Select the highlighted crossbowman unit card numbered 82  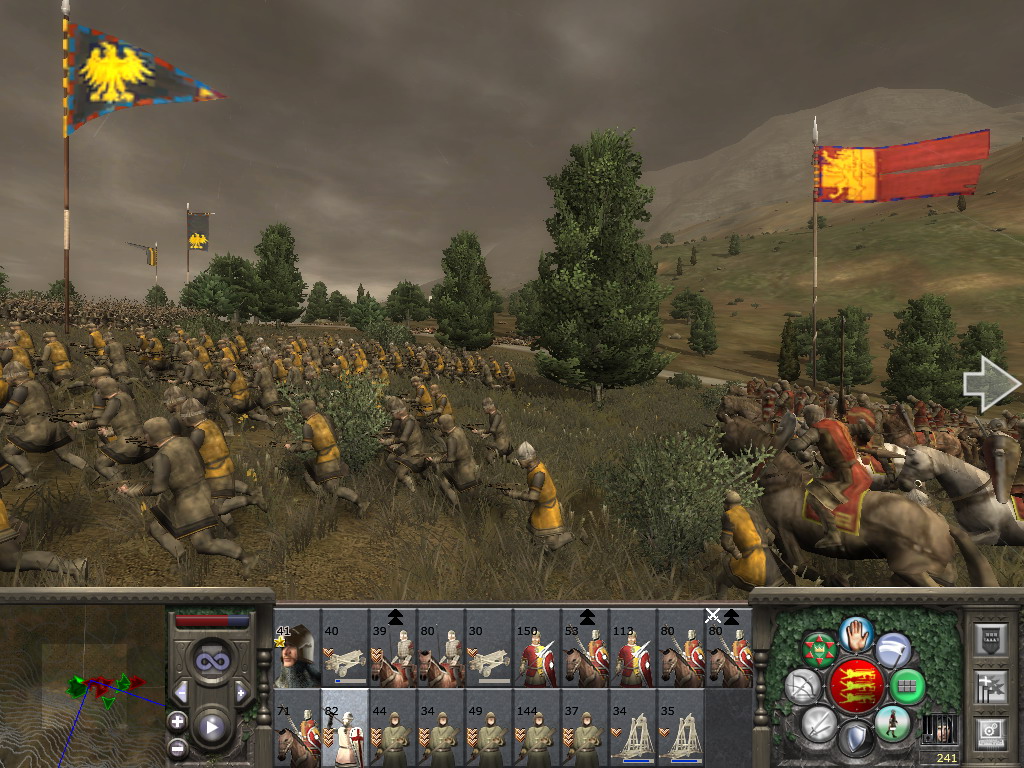pos(345,728)
